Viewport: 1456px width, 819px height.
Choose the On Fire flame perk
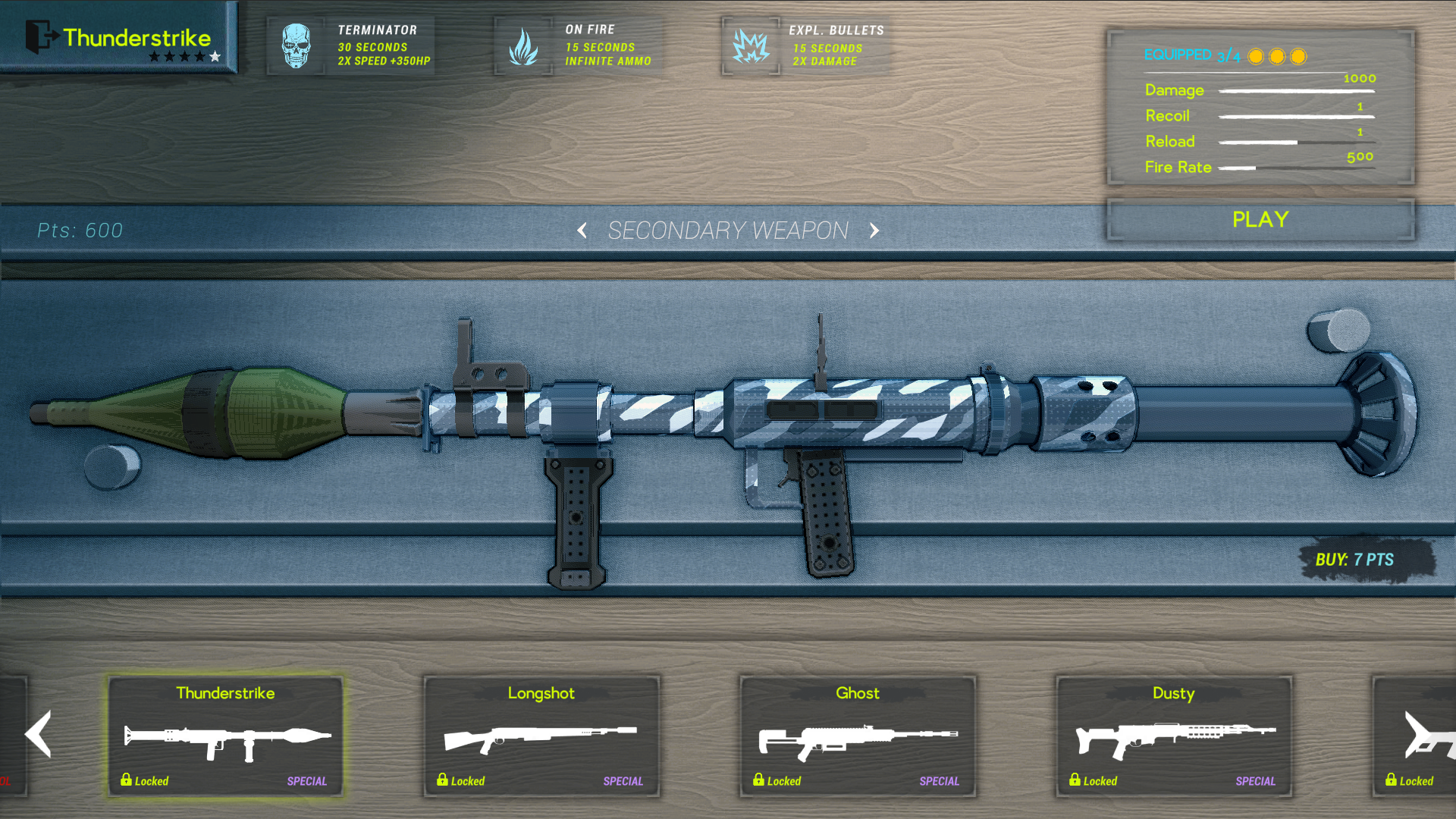pyautogui.click(x=523, y=45)
